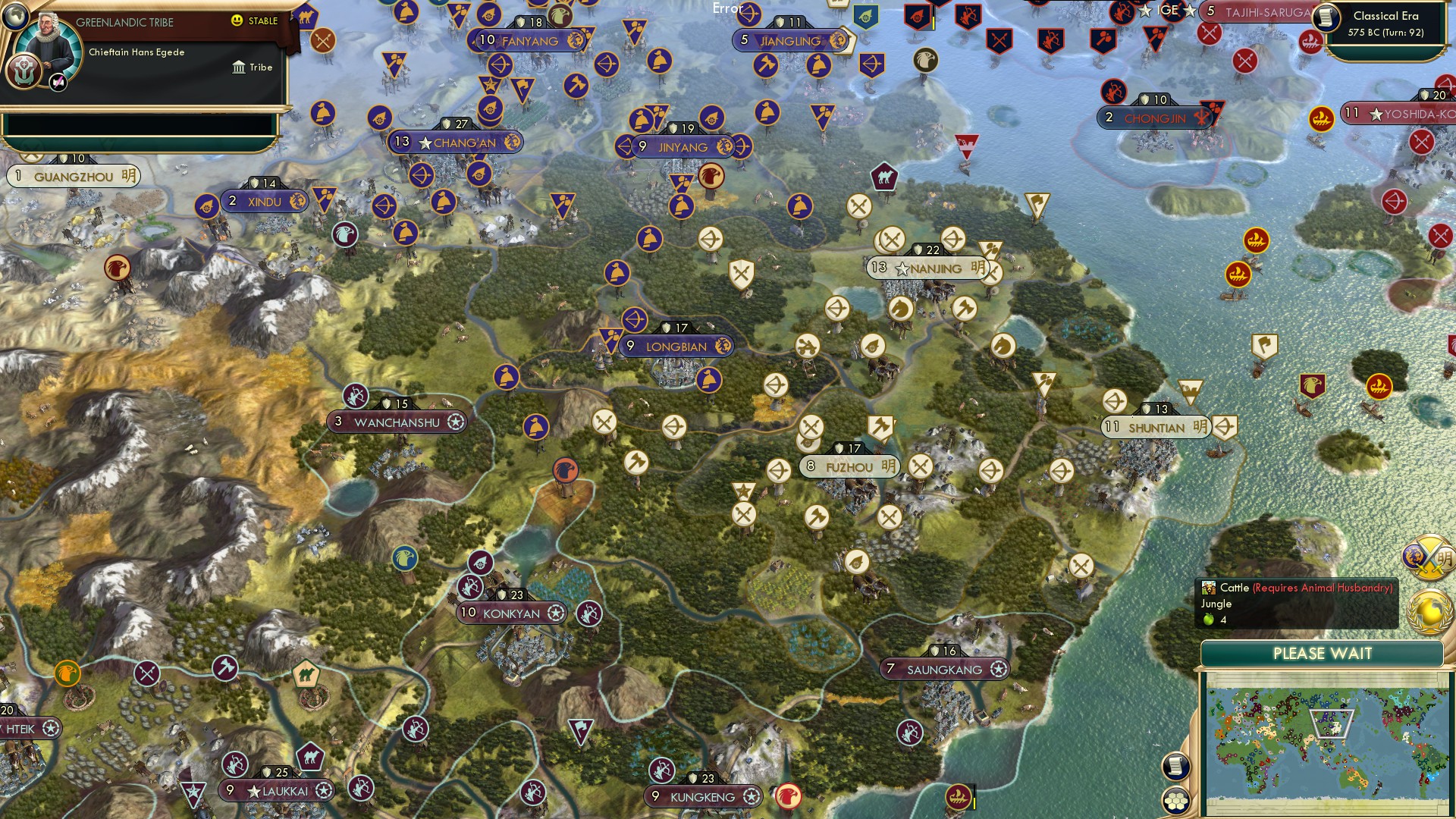This screenshot has width=1456, height=819.
Task: Toggle strategic view with the hexagon button
Action: click(1175, 800)
